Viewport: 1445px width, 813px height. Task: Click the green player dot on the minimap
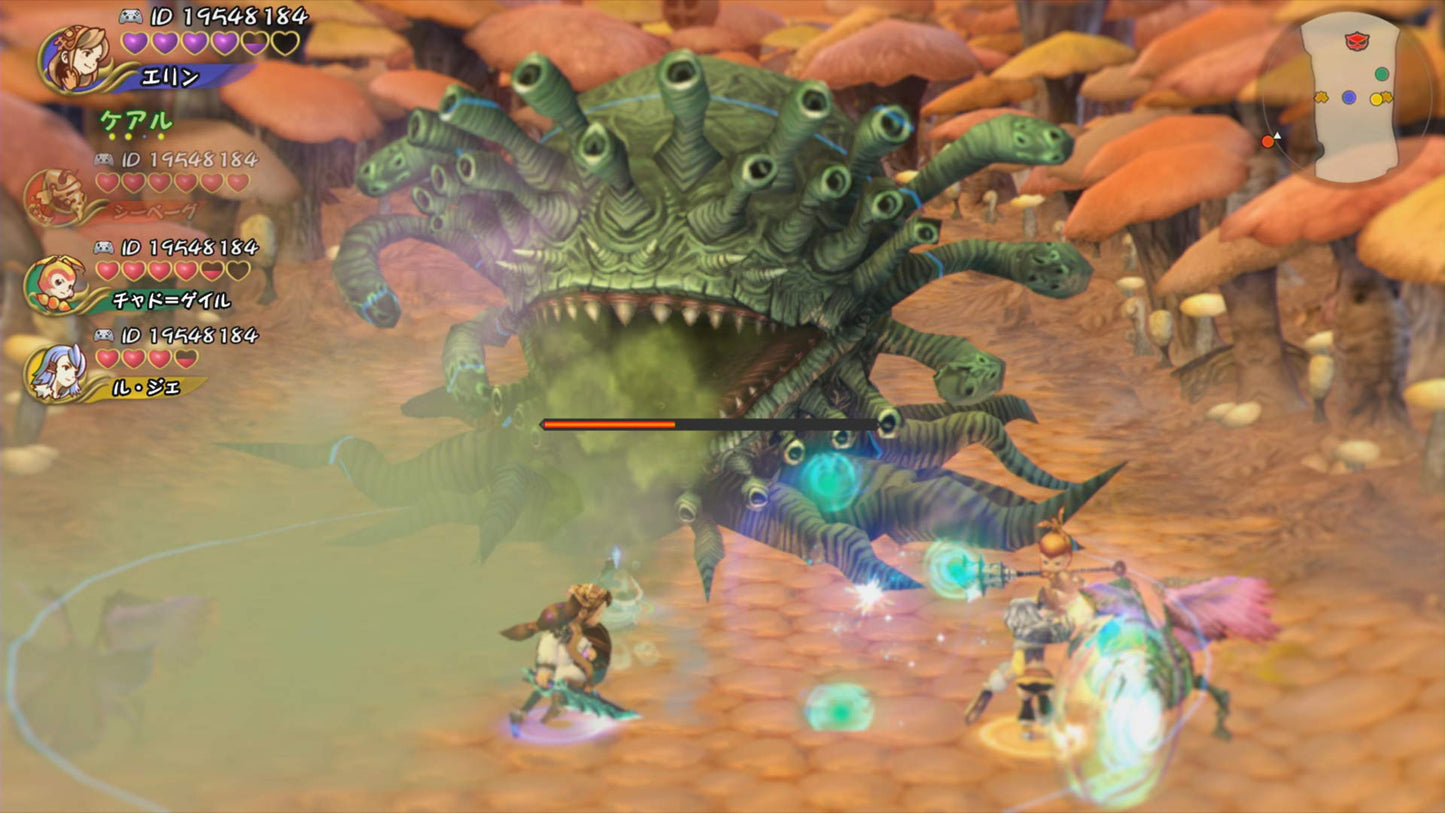click(1382, 73)
